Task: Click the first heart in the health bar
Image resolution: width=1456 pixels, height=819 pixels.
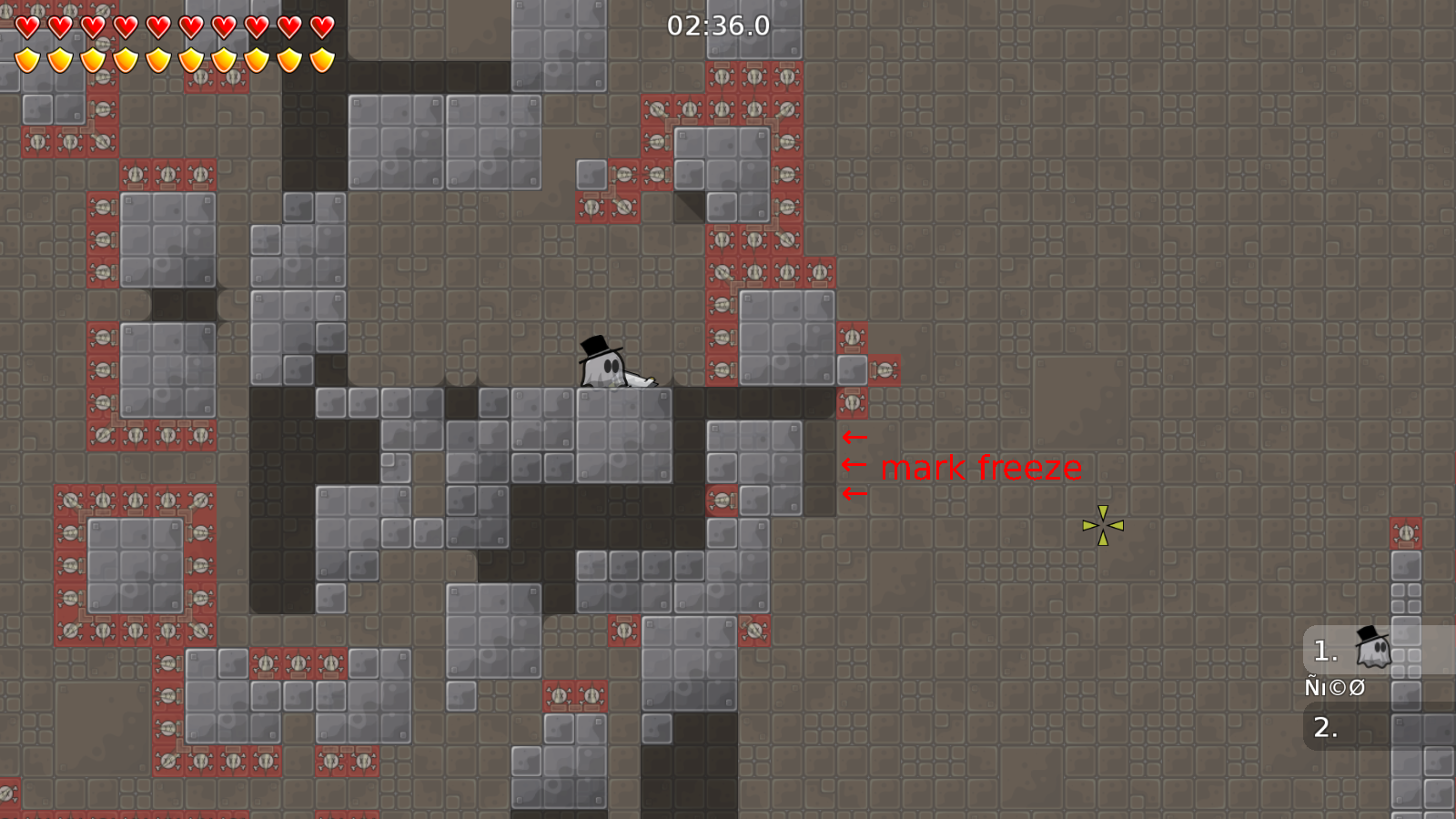Action: (x=27, y=25)
